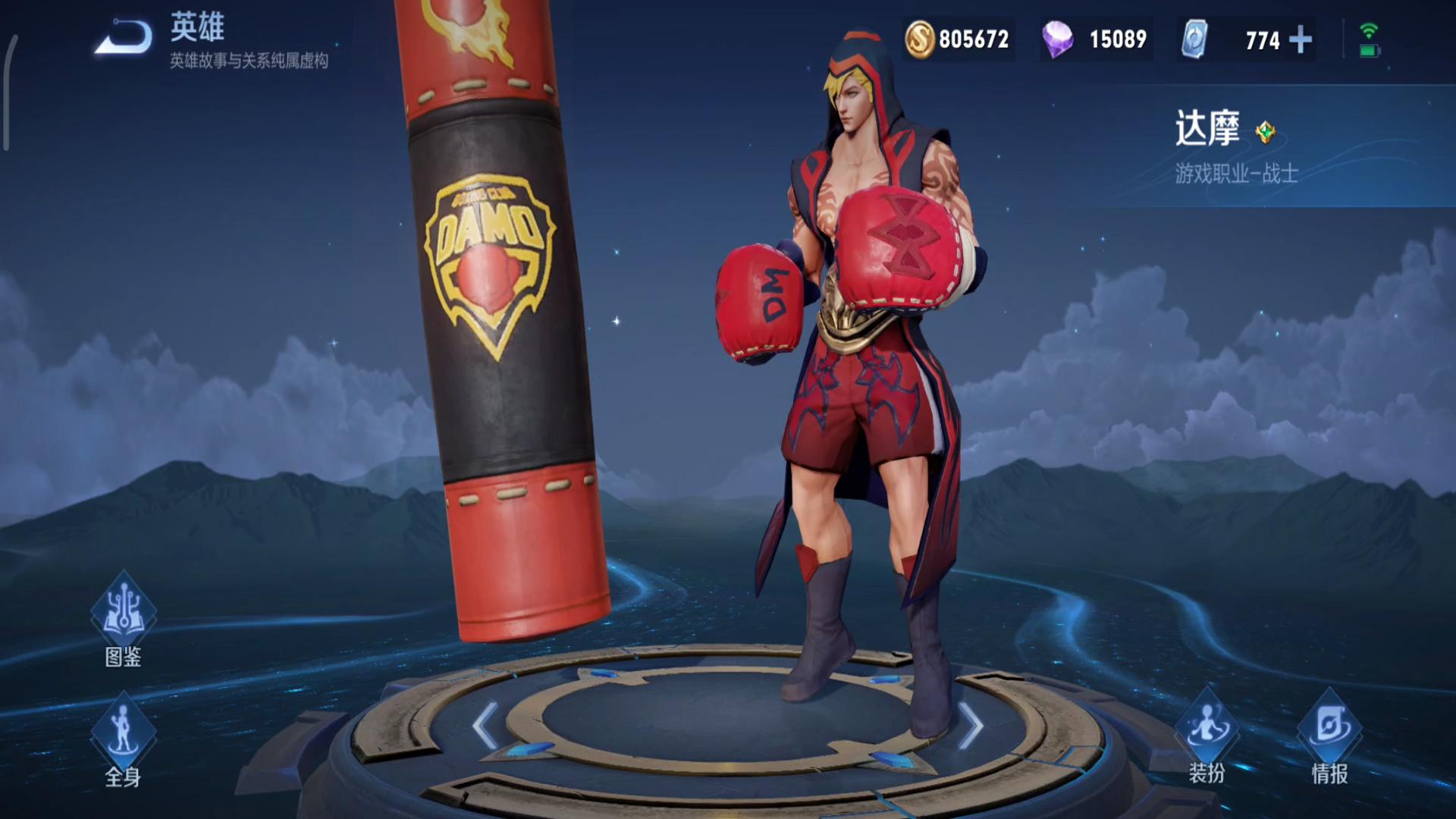Tap the purple diamond currency icon

[1057, 39]
